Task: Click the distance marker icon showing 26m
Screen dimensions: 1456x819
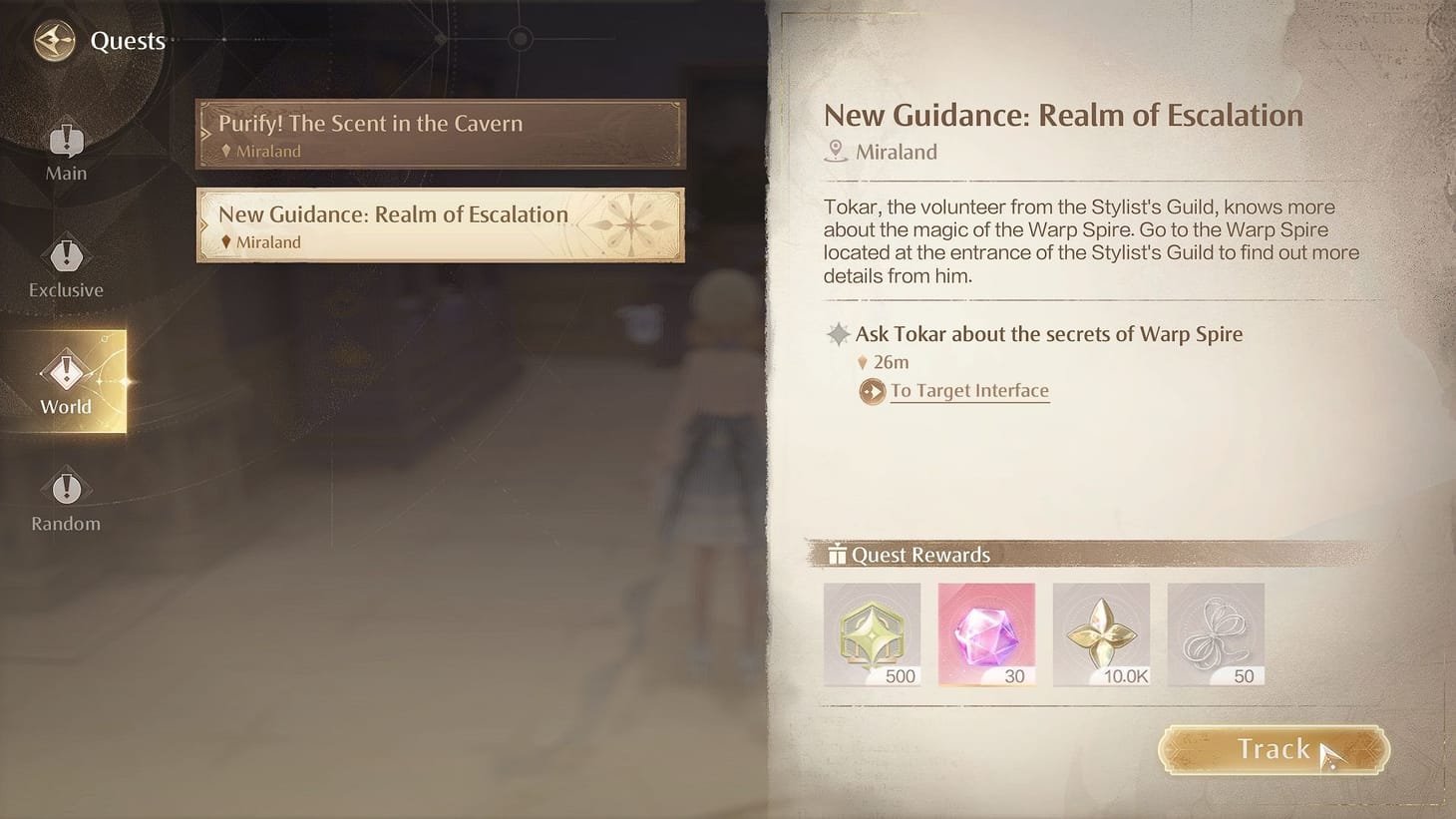Action: [862, 362]
